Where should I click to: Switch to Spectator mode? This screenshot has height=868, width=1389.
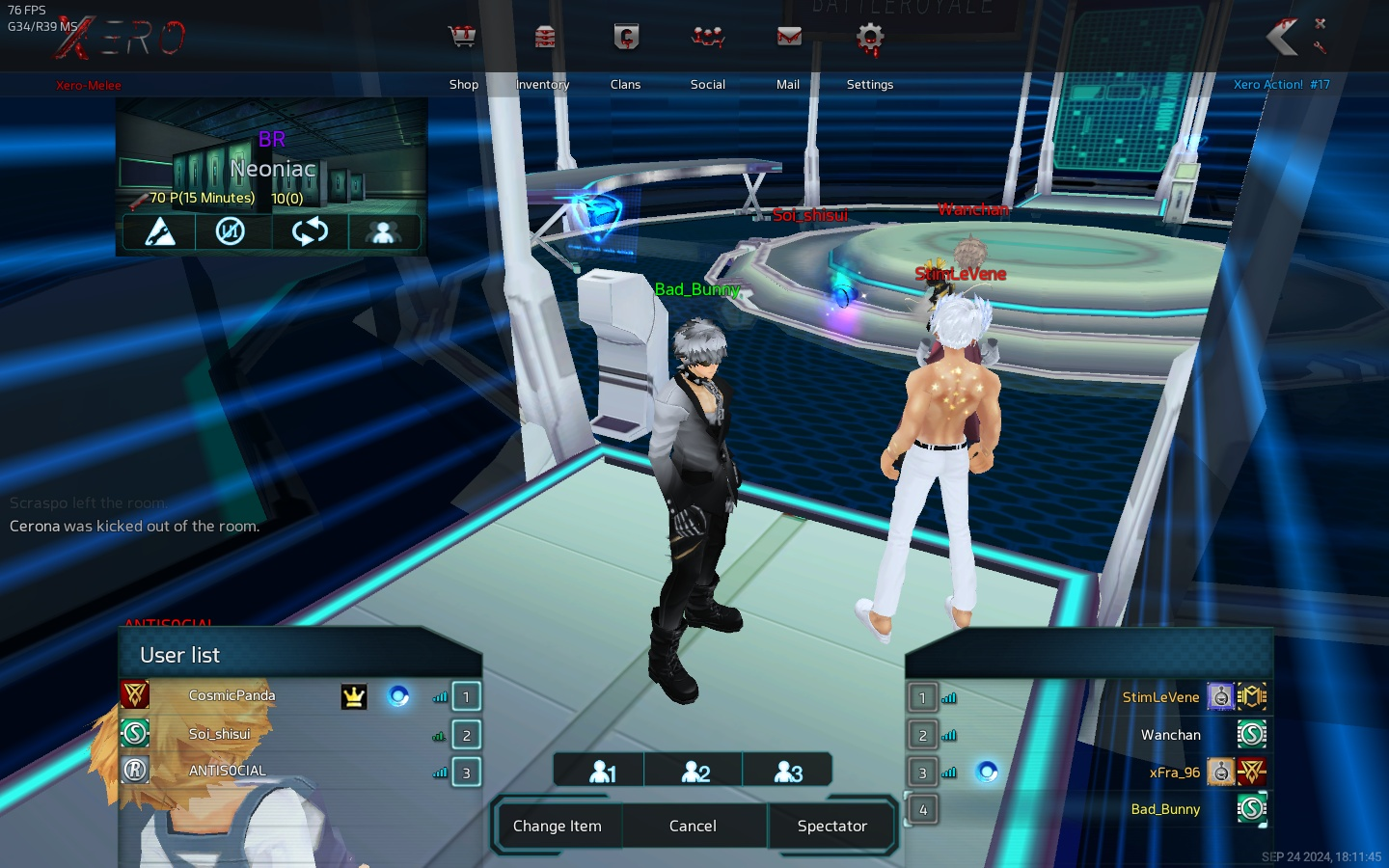tap(831, 827)
